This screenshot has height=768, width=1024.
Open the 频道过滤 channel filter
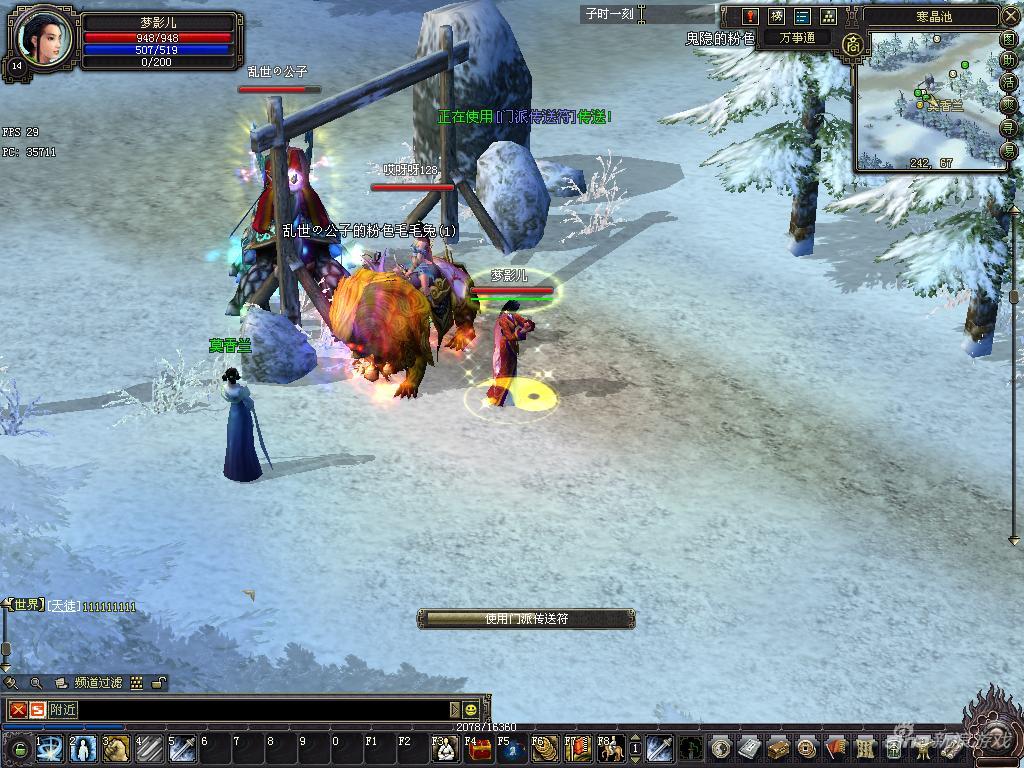tap(98, 683)
